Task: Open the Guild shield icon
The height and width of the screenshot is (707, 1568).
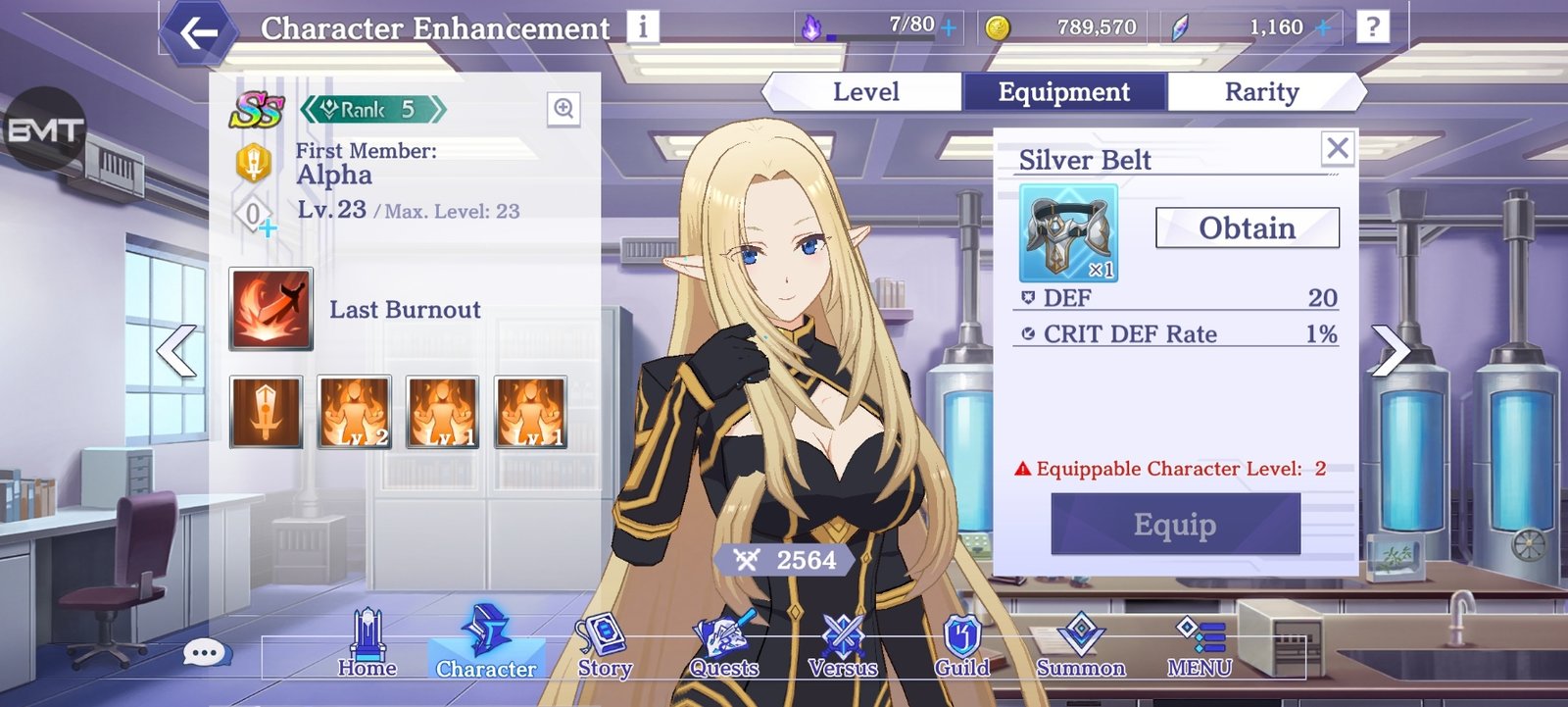Action: pos(961,635)
